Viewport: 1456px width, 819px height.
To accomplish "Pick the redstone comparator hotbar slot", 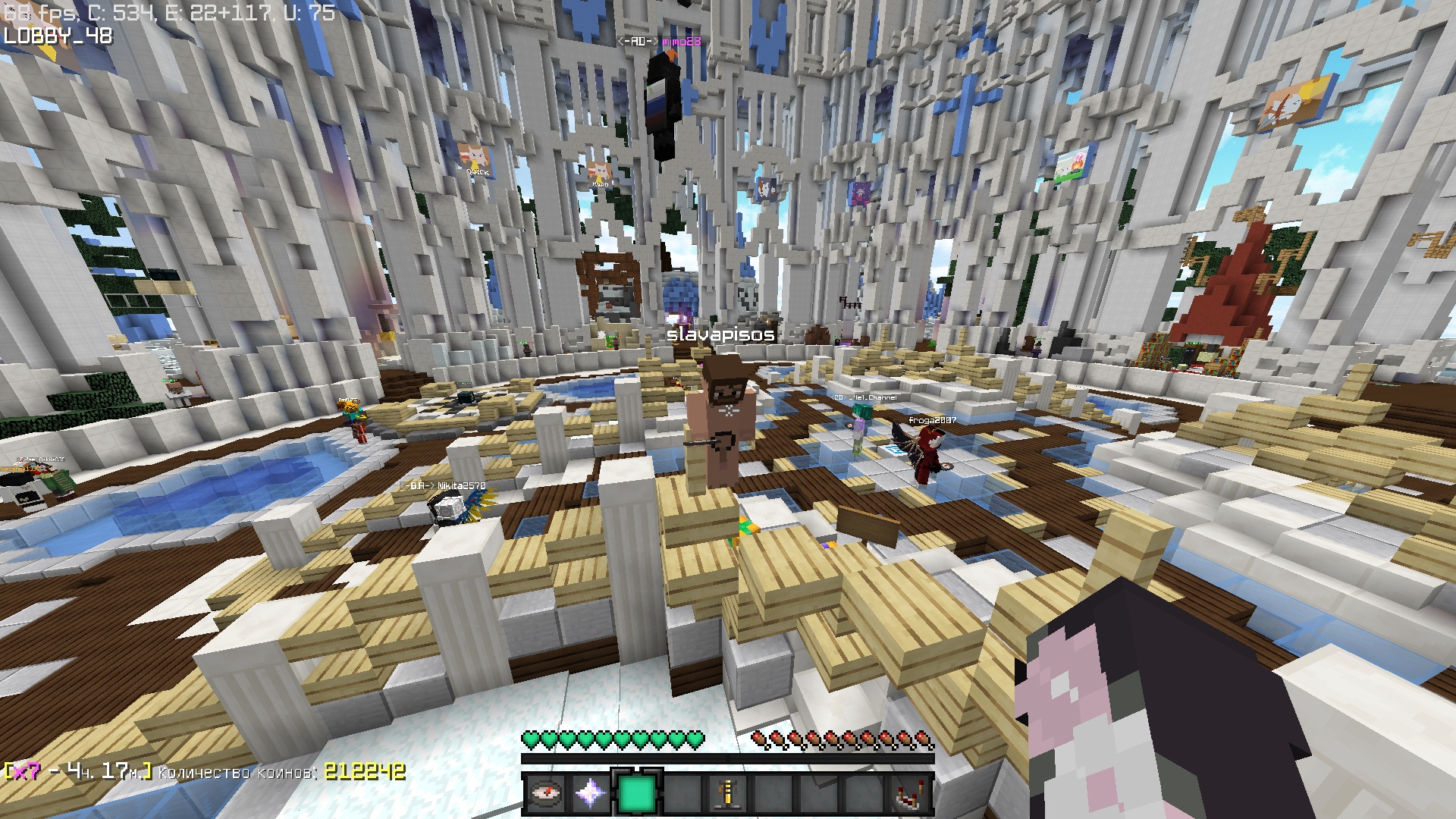I will [x=911, y=794].
